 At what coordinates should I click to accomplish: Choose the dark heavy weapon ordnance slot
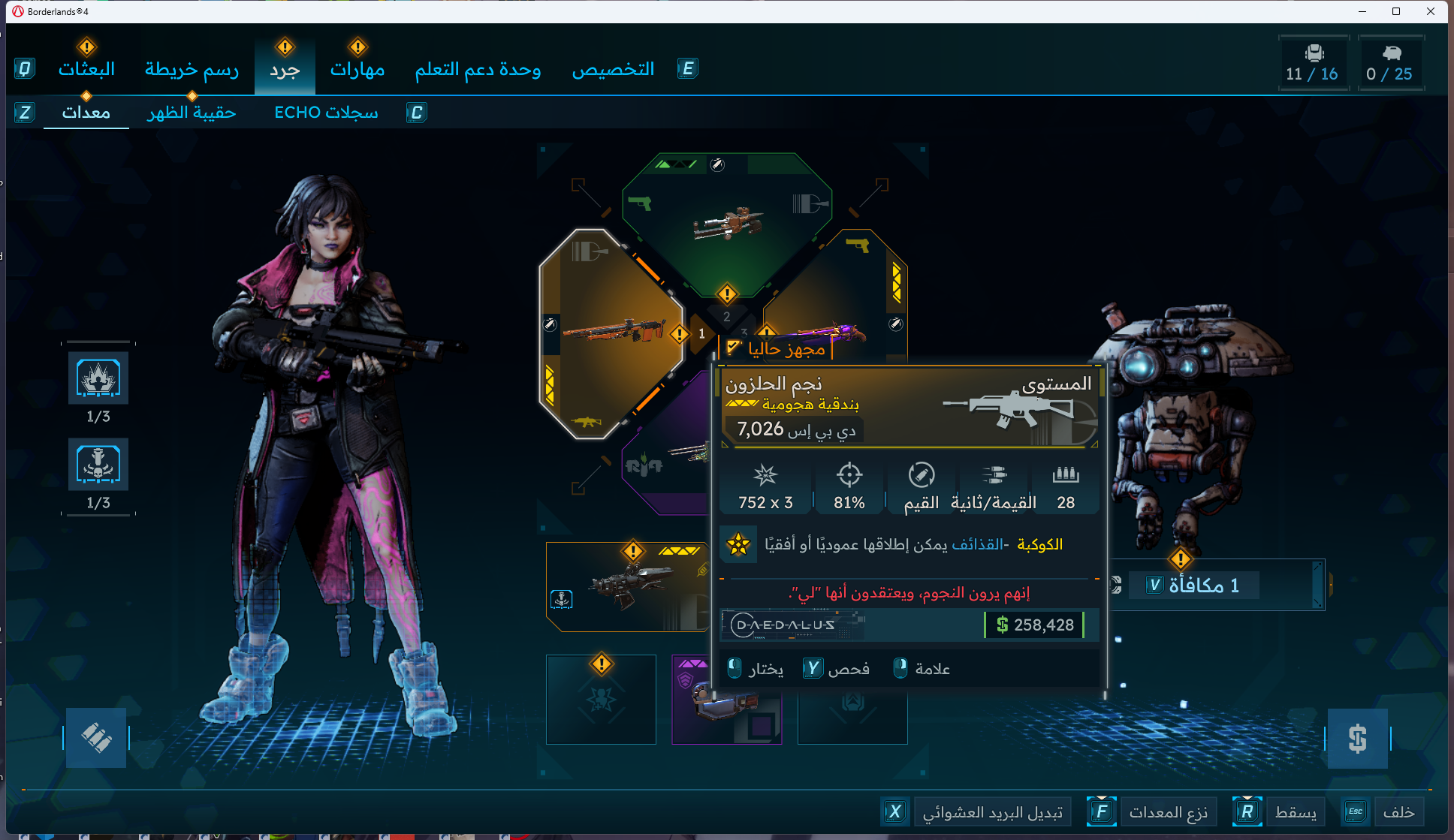pos(627,586)
